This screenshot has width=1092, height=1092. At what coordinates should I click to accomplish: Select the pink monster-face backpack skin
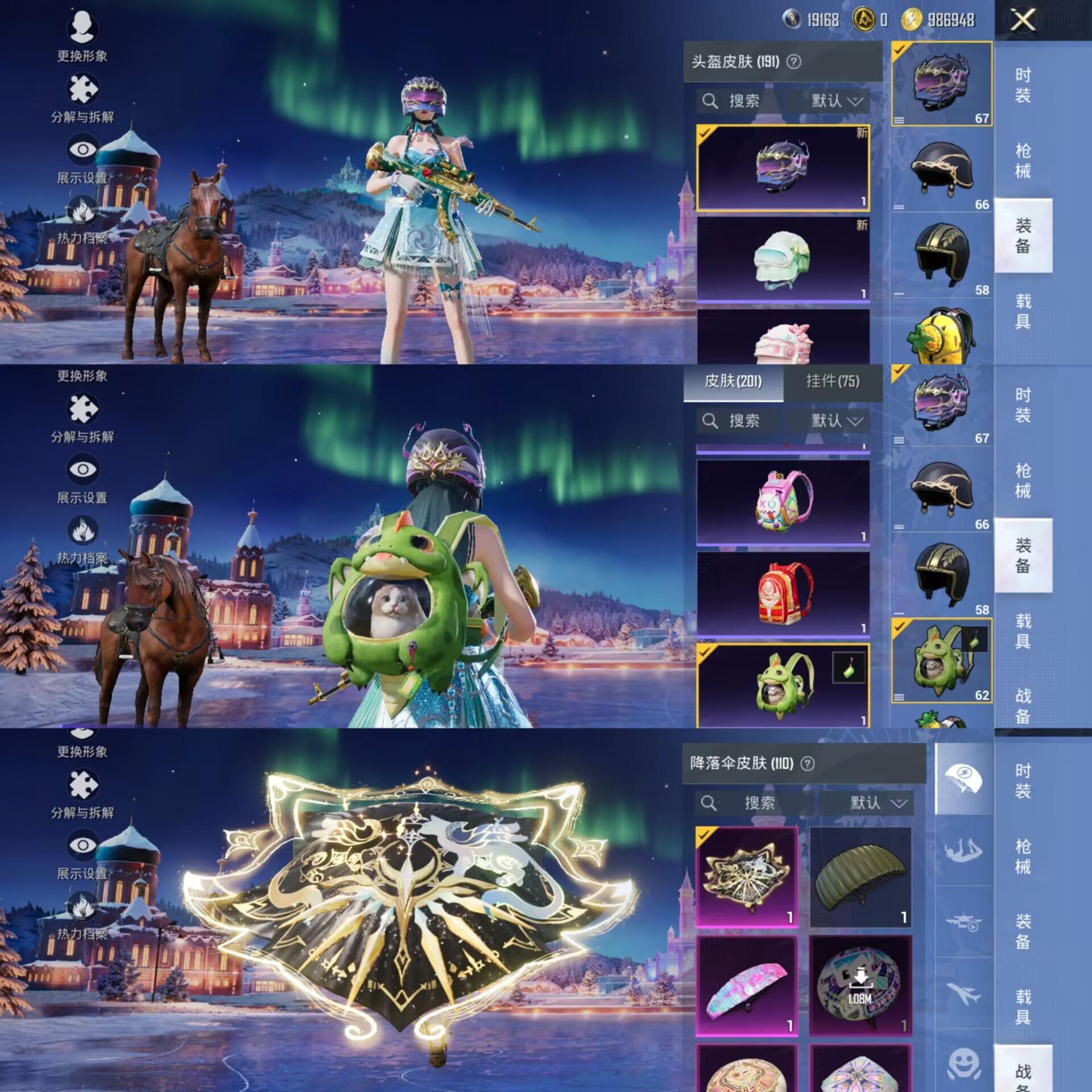pyautogui.click(x=783, y=502)
